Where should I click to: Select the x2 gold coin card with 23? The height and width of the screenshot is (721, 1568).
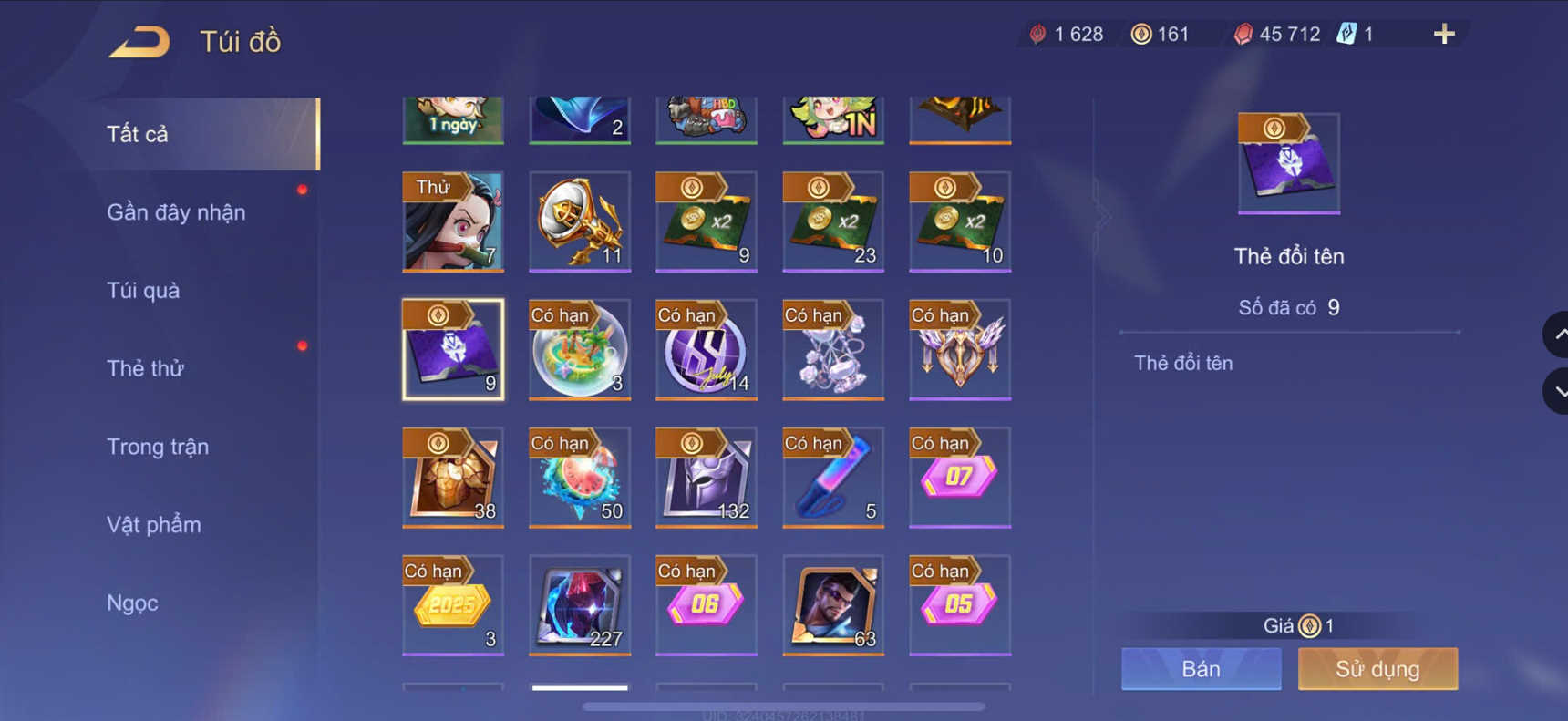coord(832,221)
